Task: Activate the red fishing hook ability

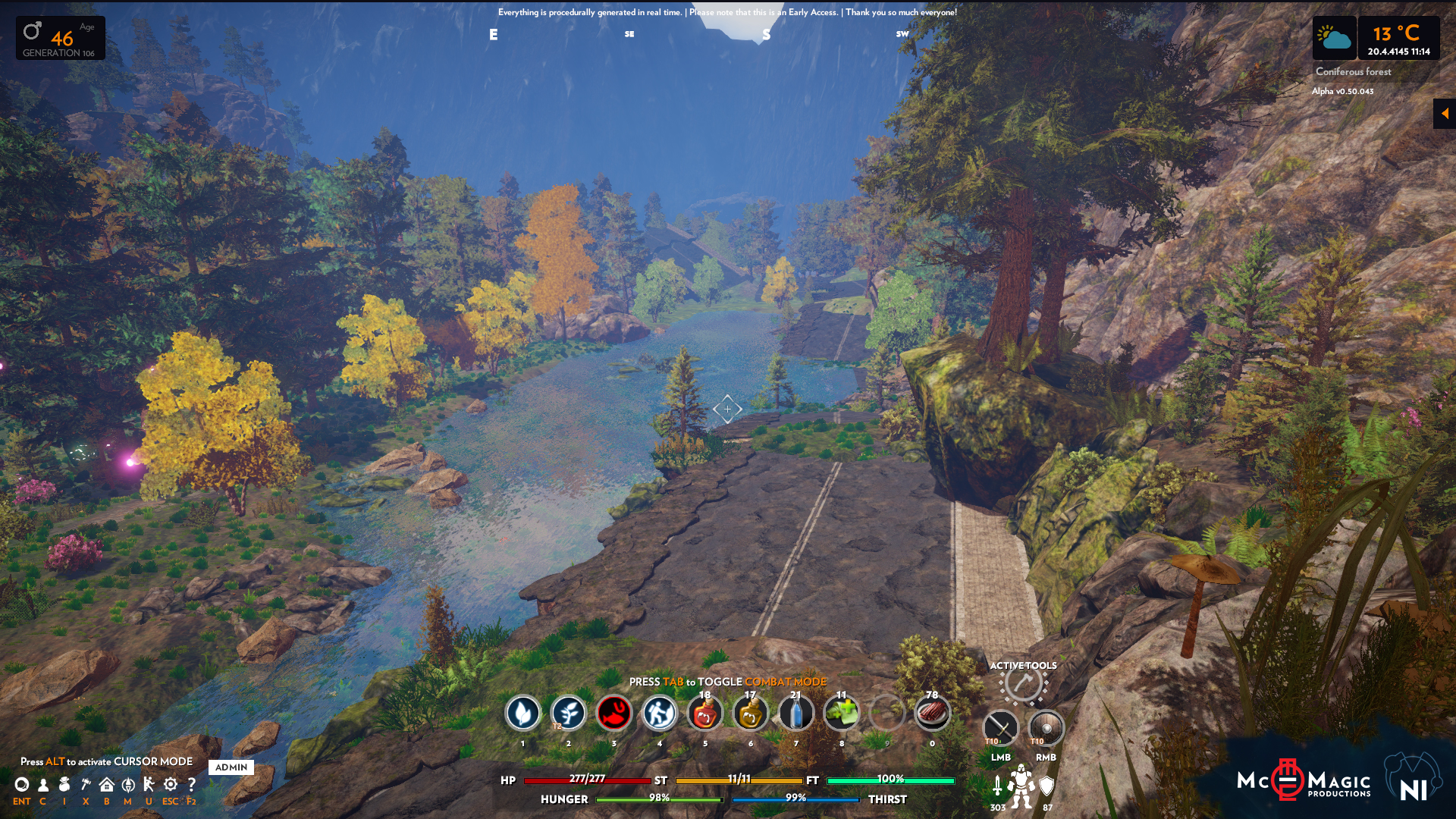Action: click(x=613, y=714)
